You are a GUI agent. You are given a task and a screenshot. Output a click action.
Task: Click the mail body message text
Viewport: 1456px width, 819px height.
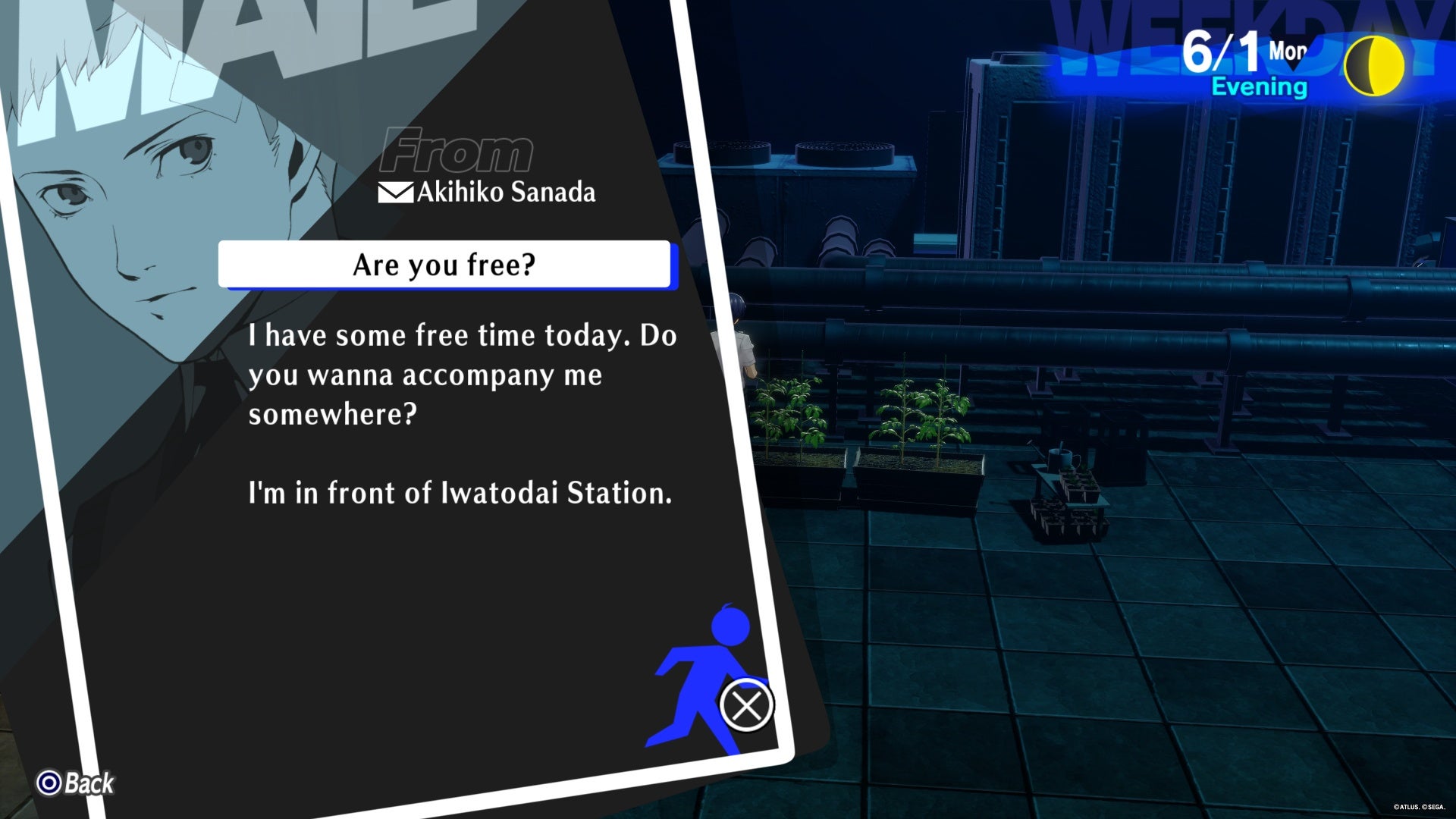(461, 374)
